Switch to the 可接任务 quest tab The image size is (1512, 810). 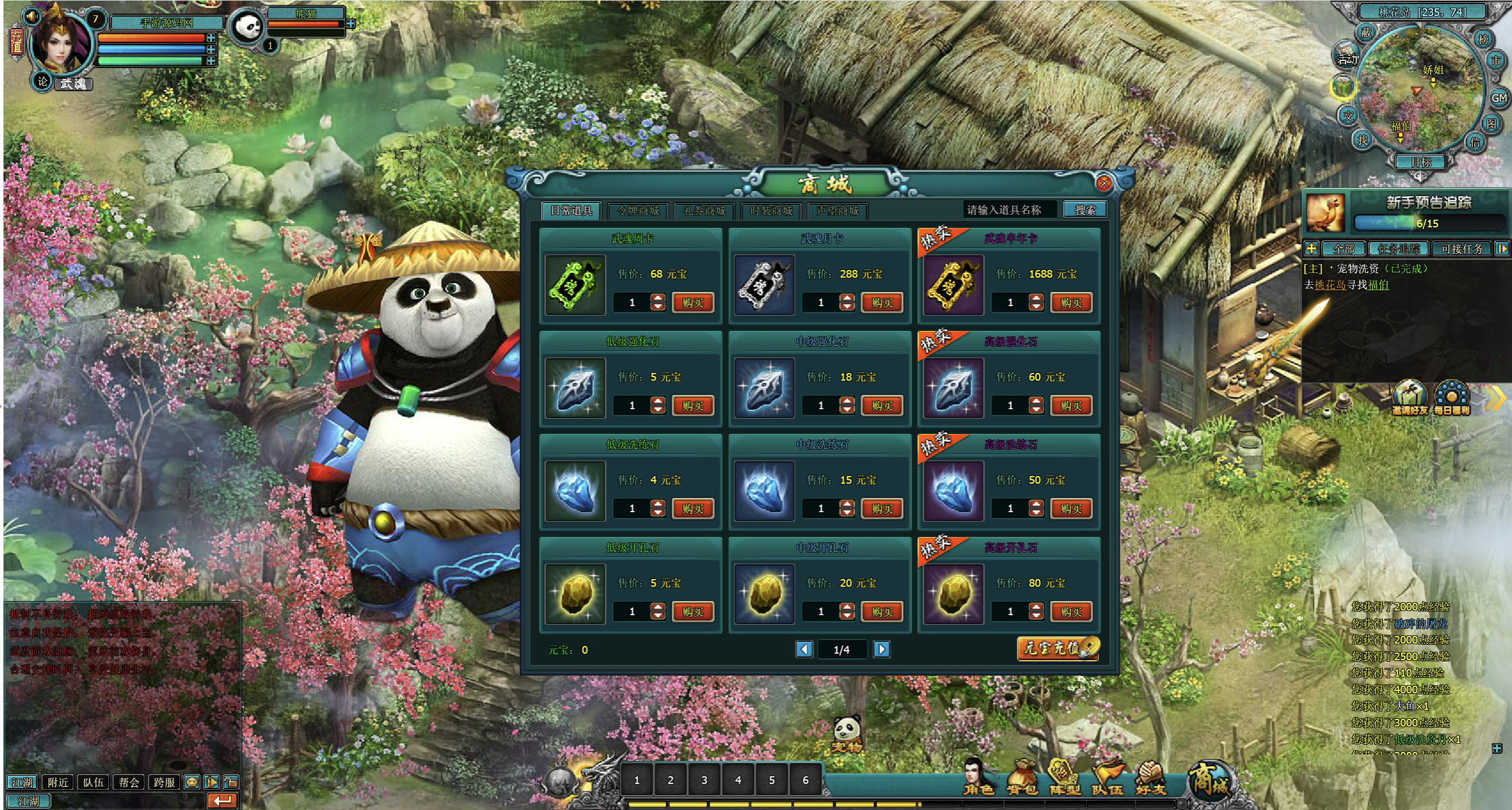1462,249
